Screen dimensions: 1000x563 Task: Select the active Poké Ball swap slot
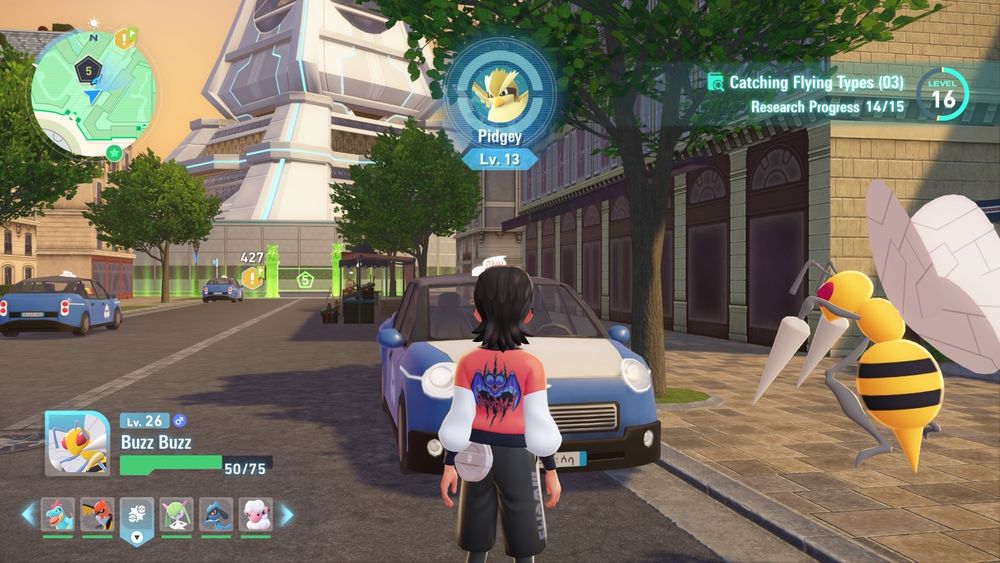pyautogui.click(x=137, y=517)
